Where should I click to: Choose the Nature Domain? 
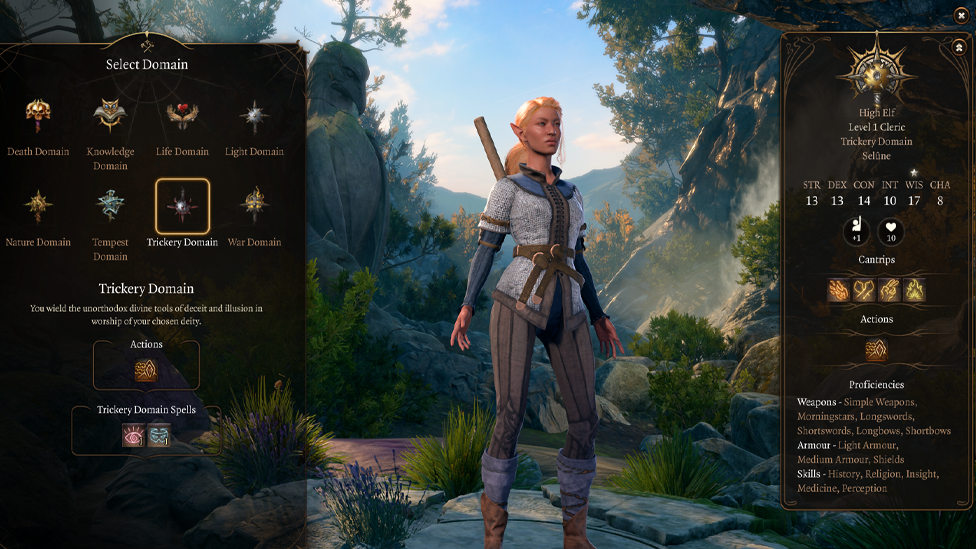point(38,206)
